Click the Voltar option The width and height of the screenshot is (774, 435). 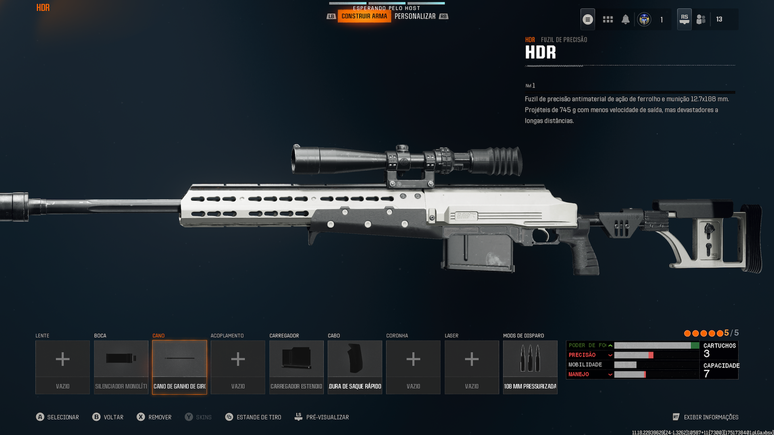tap(112, 417)
